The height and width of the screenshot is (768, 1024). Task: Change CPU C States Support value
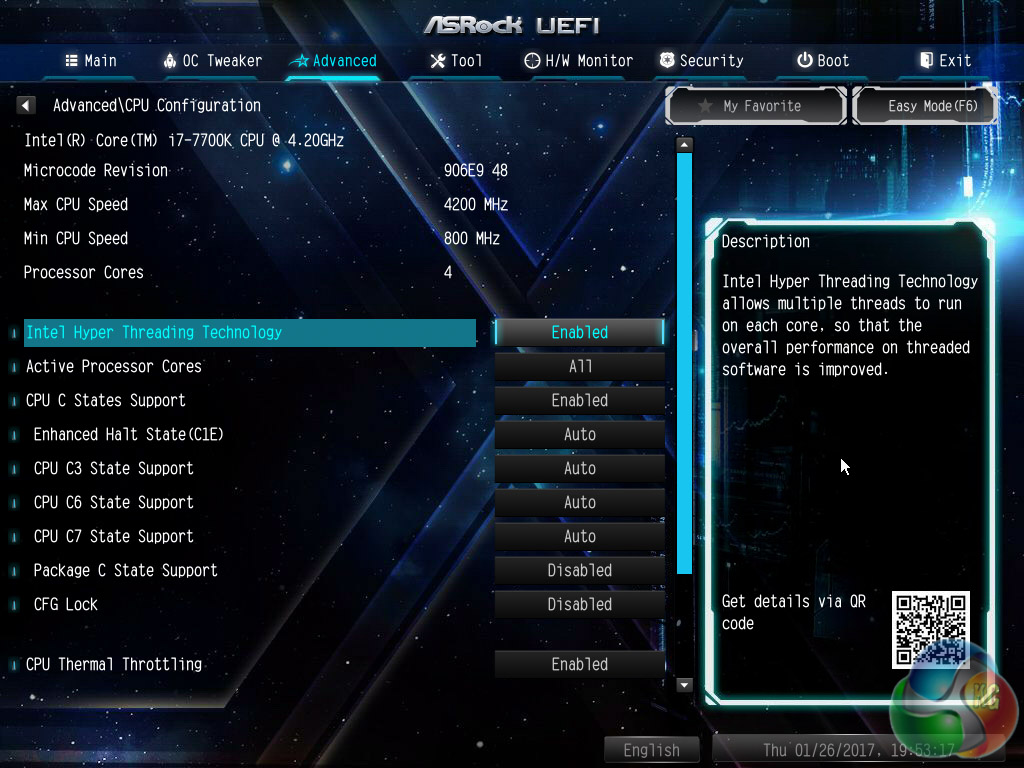[579, 400]
